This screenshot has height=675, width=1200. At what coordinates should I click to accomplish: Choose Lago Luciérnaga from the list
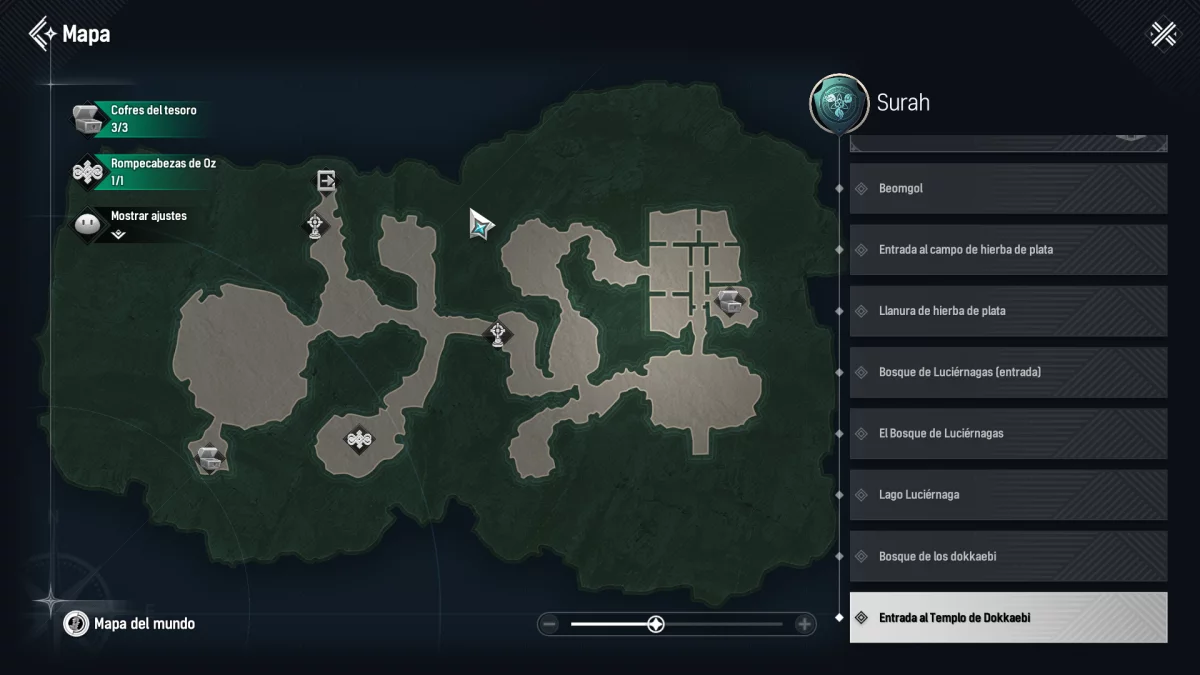[x=1008, y=495]
